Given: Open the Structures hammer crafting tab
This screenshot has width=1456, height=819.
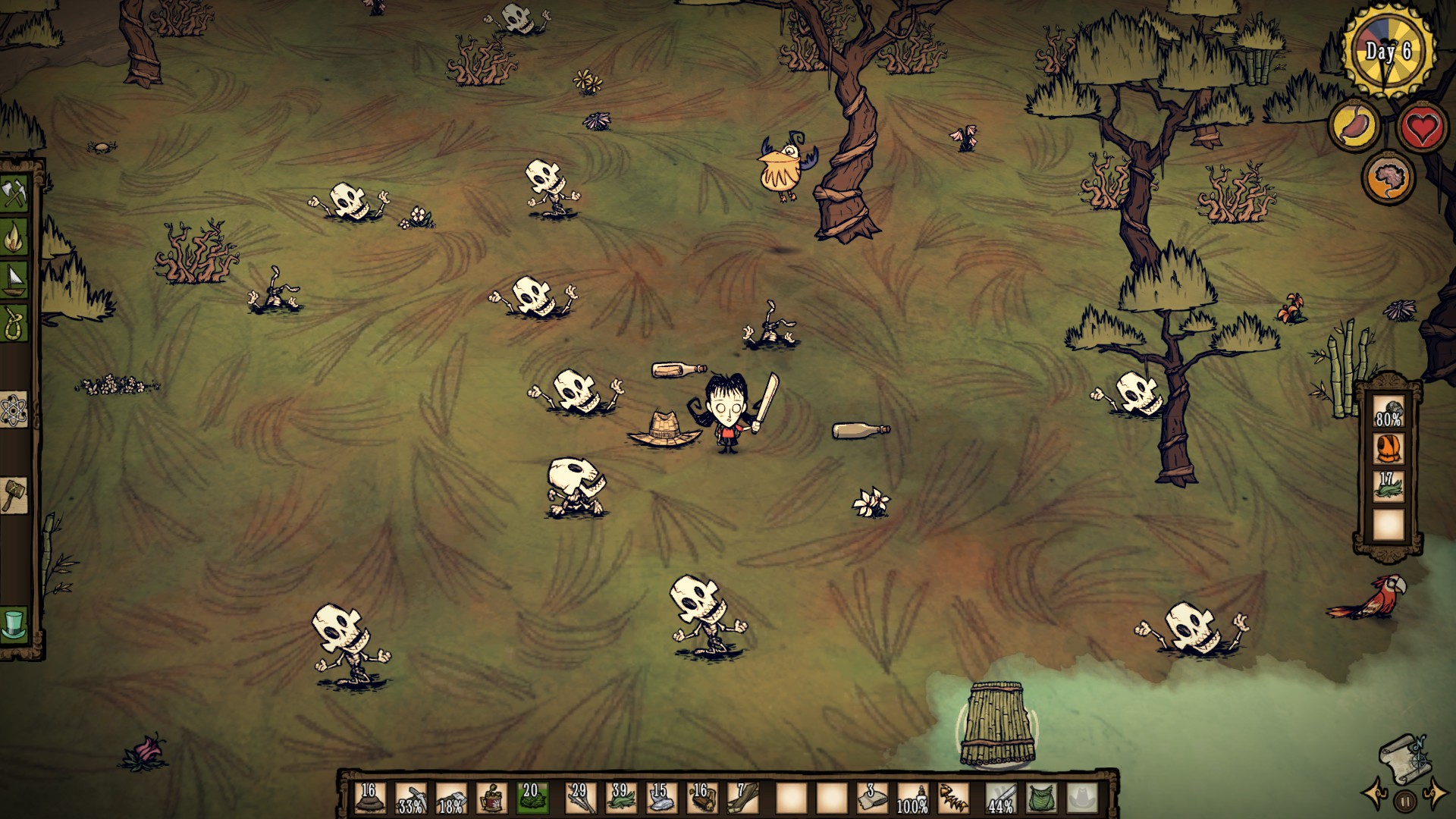Looking at the screenshot, I should tap(14, 496).
